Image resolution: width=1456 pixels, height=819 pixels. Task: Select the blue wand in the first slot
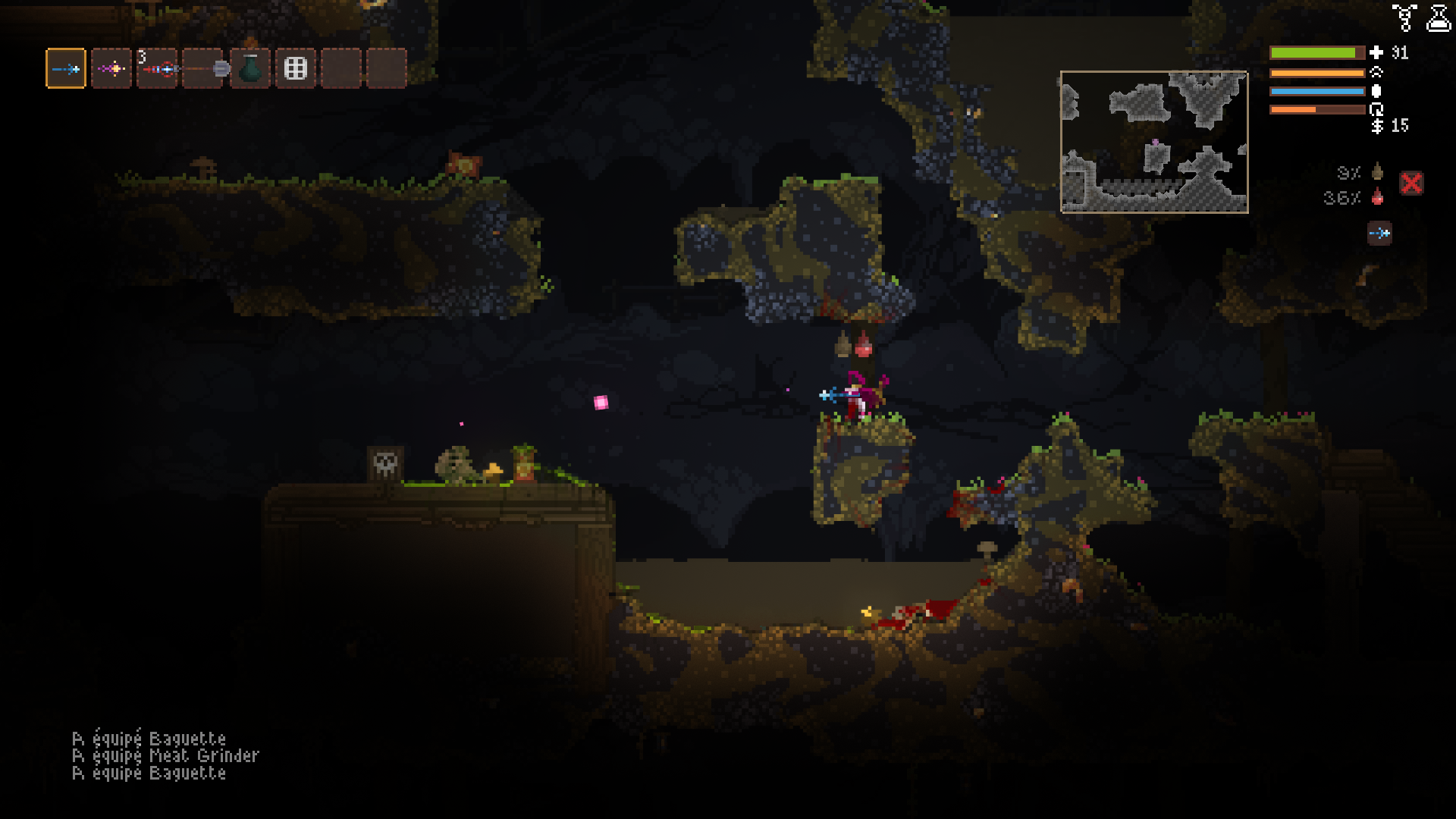[x=66, y=69]
